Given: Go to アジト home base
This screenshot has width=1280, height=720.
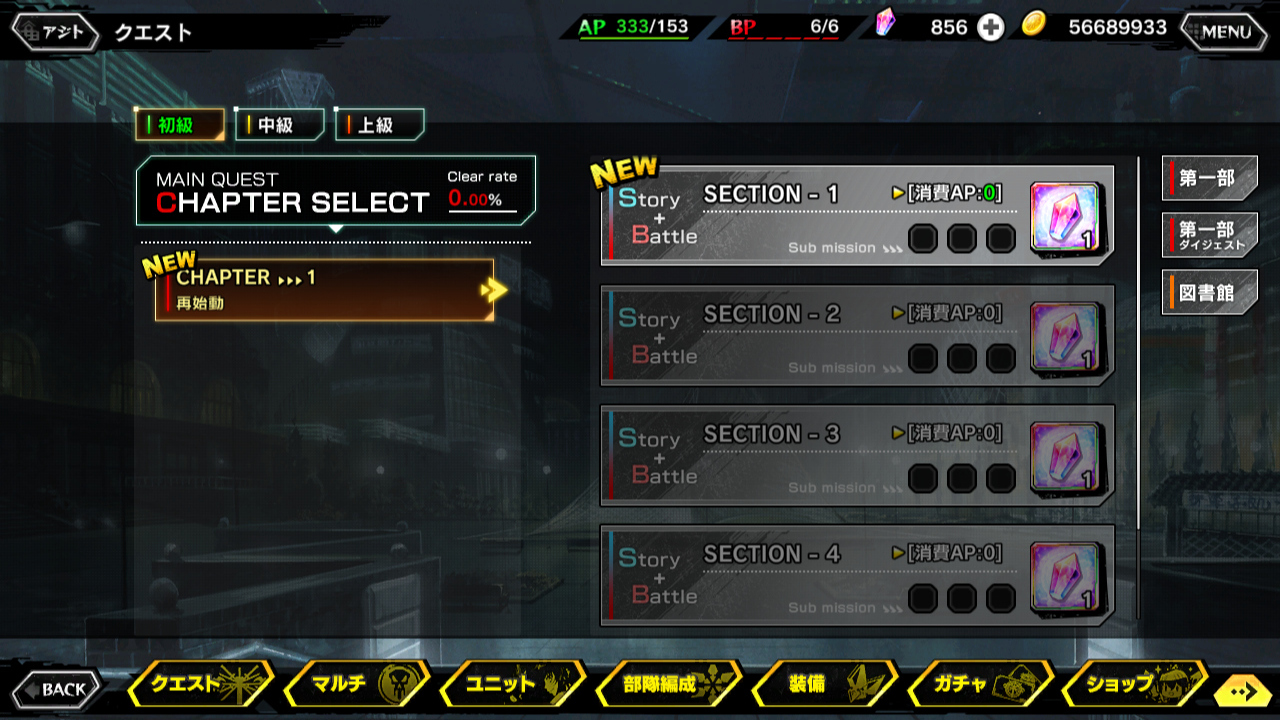Looking at the screenshot, I should (x=55, y=31).
